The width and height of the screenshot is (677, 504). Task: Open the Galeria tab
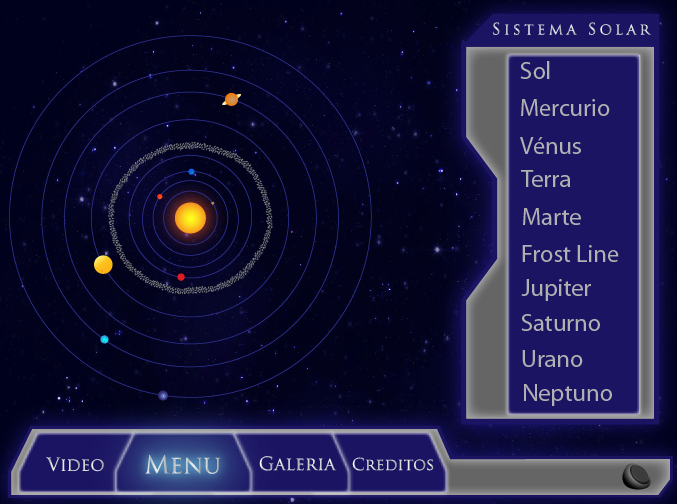[297, 464]
